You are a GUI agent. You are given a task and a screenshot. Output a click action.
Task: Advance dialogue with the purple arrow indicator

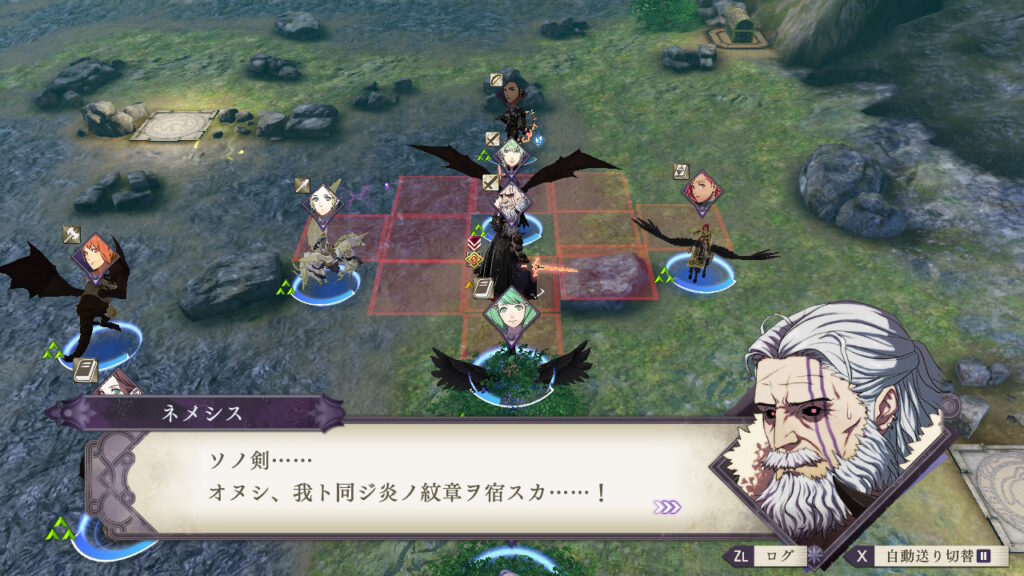[x=666, y=507]
